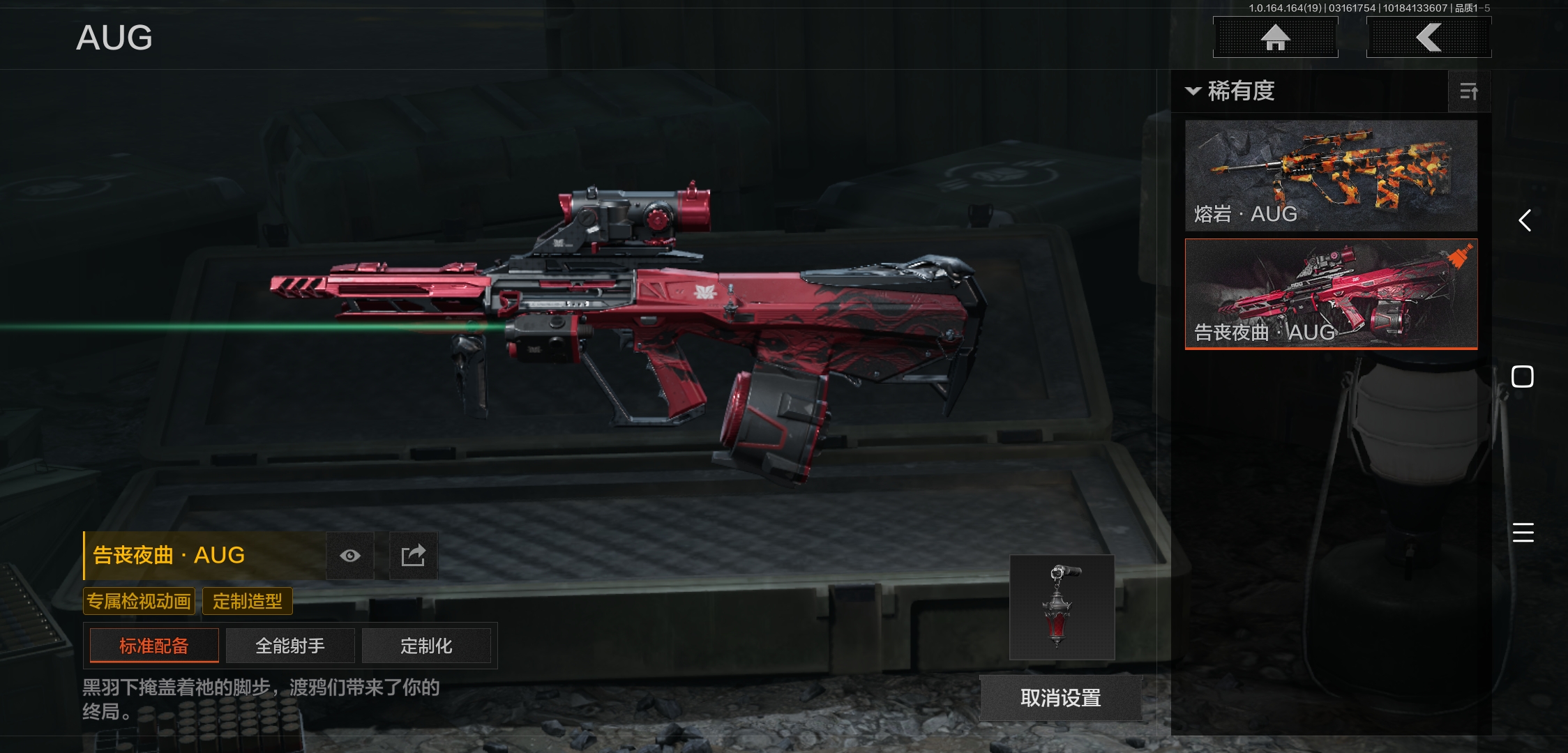The width and height of the screenshot is (1568, 753).
Task: Tap the Android back navigation arrow
Action: point(1525,221)
